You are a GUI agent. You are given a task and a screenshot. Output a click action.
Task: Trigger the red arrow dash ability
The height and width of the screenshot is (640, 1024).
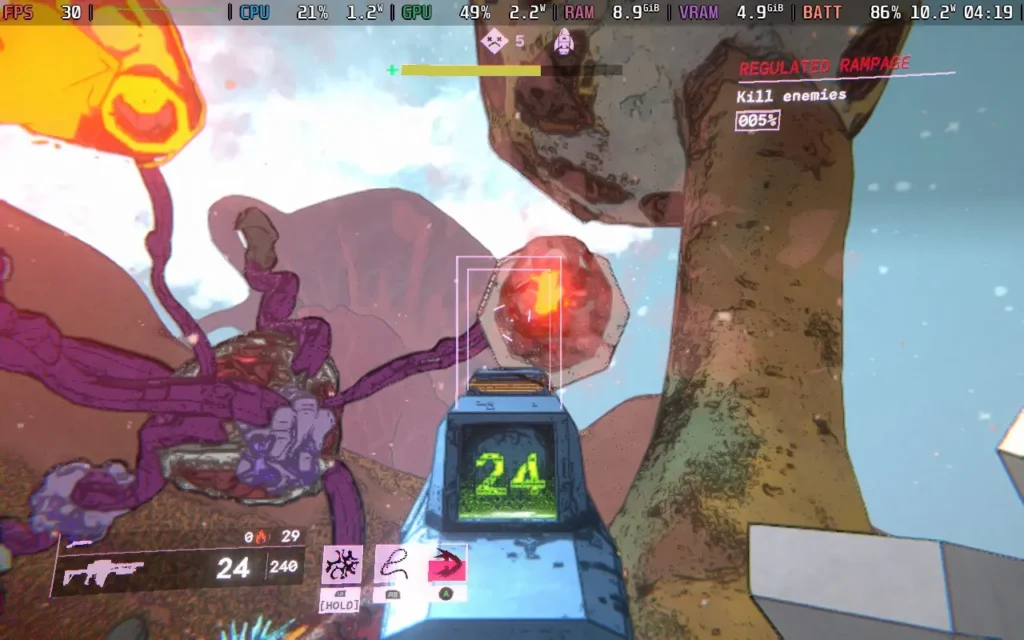click(446, 566)
